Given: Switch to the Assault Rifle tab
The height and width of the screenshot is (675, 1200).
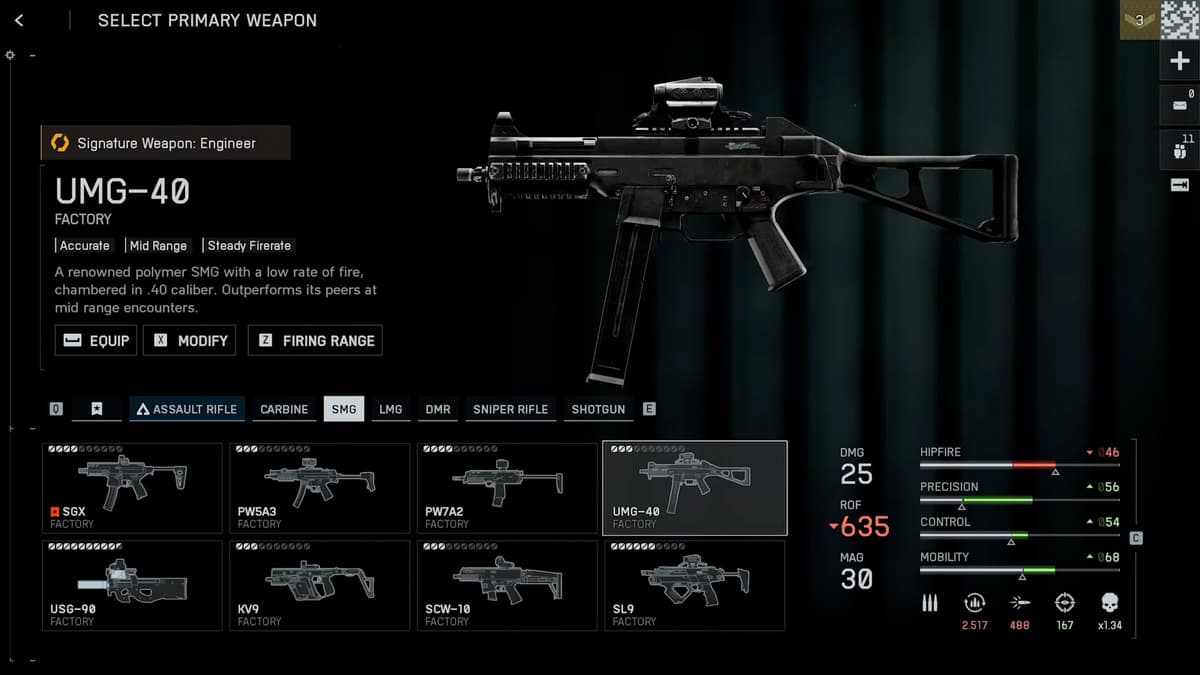Looking at the screenshot, I should [x=187, y=409].
